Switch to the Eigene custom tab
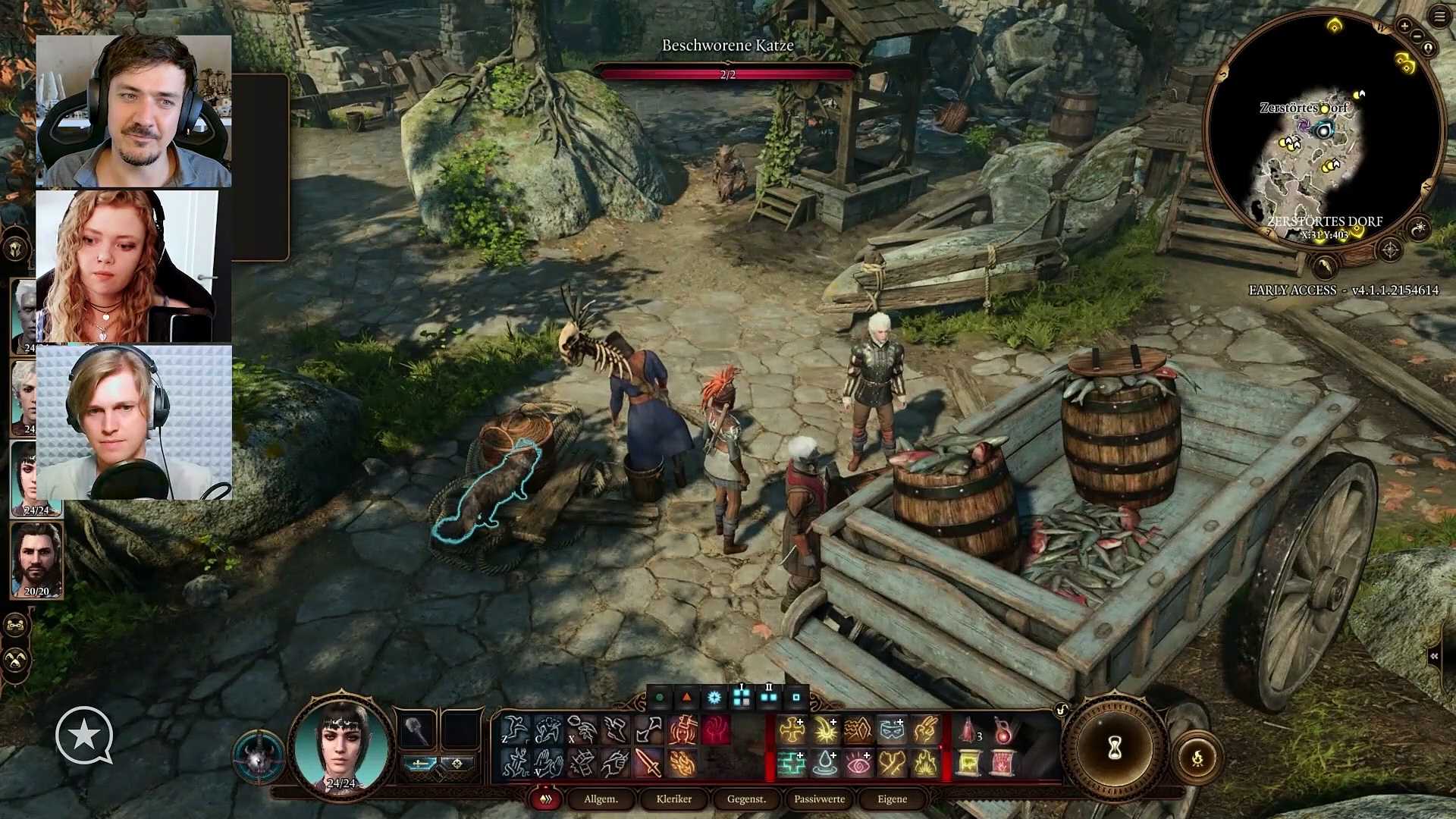 point(892,799)
